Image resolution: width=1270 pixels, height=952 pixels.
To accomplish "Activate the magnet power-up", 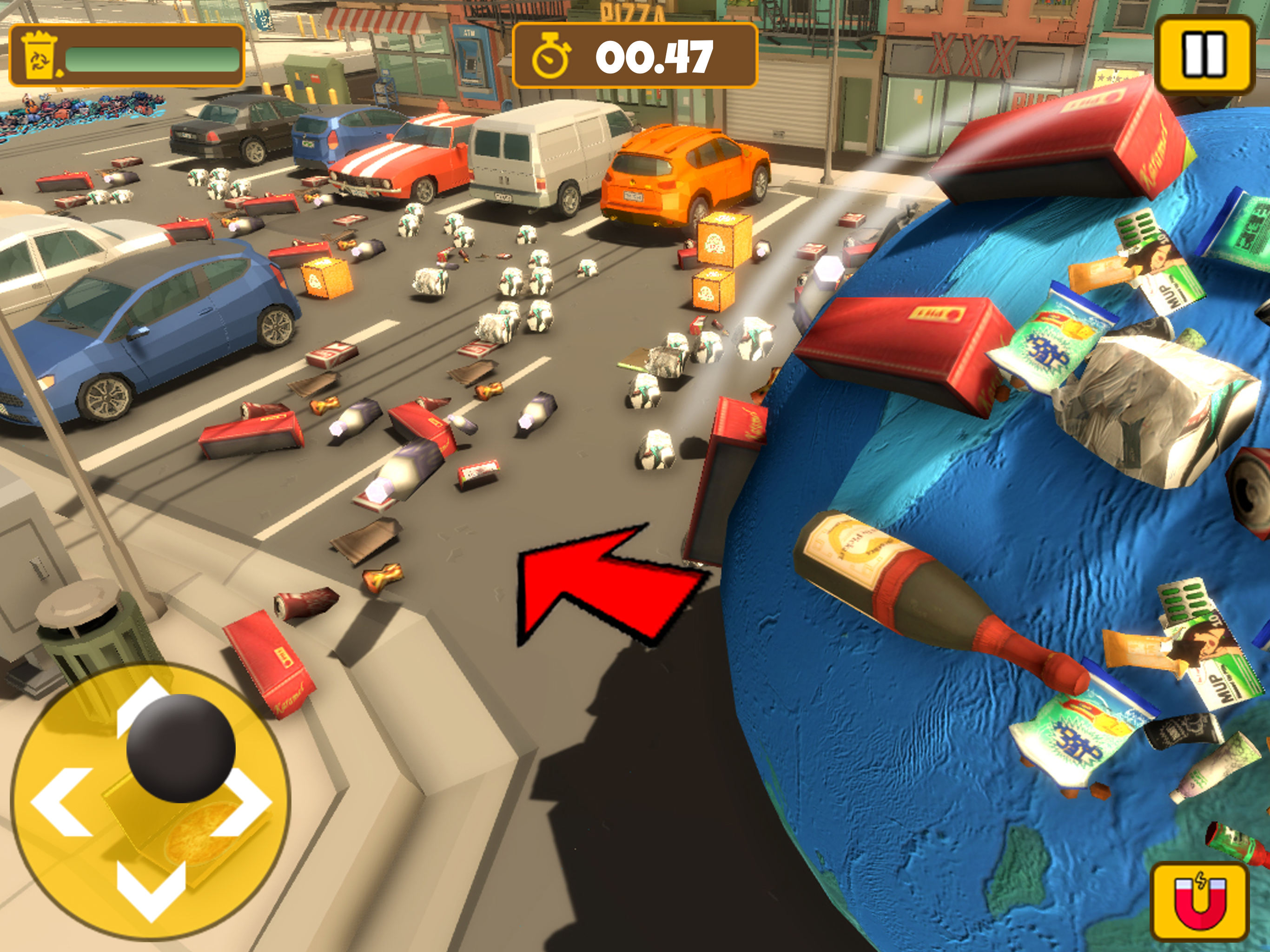I will click(1200, 902).
